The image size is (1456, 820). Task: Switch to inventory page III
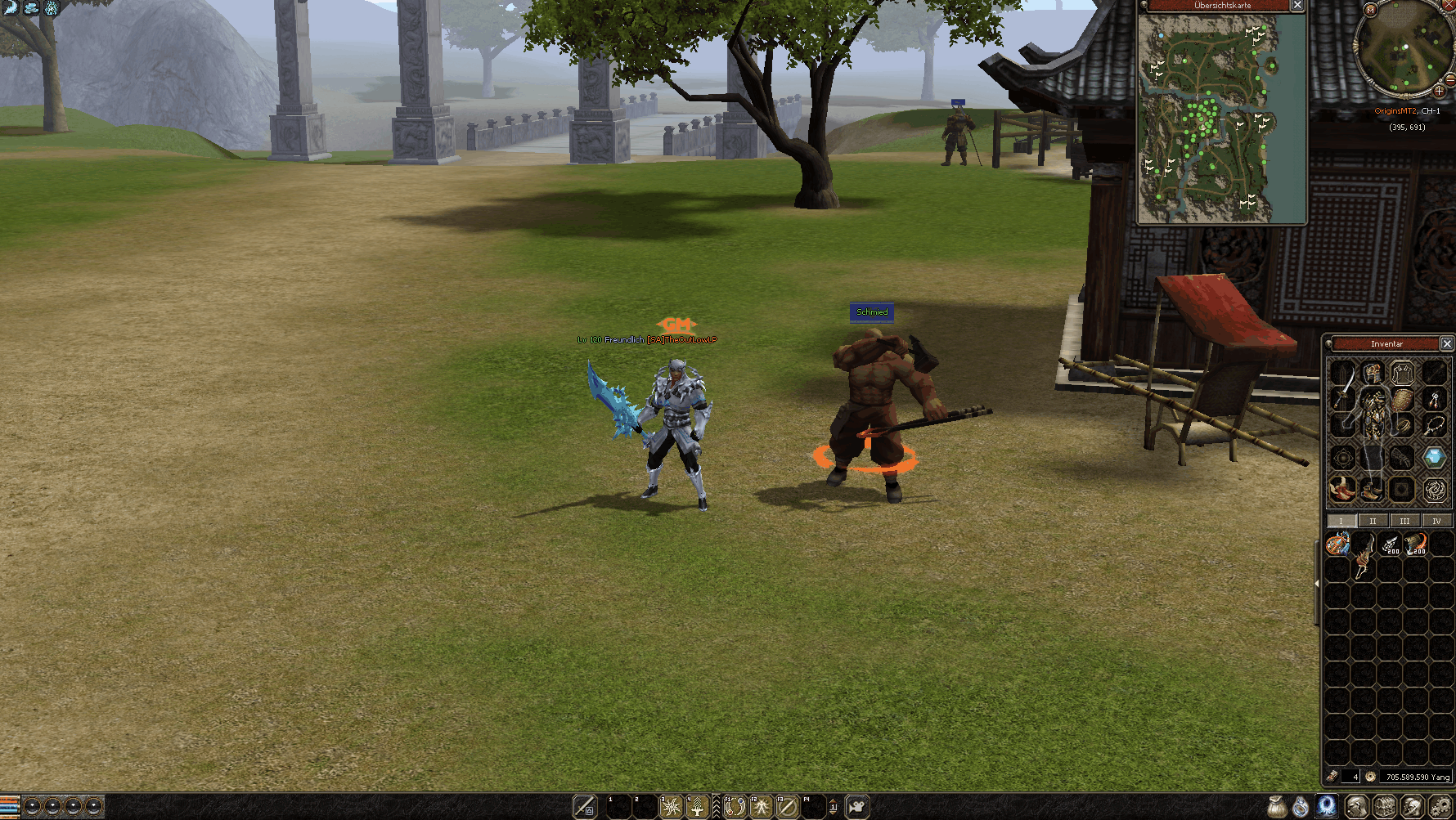pyautogui.click(x=1404, y=521)
